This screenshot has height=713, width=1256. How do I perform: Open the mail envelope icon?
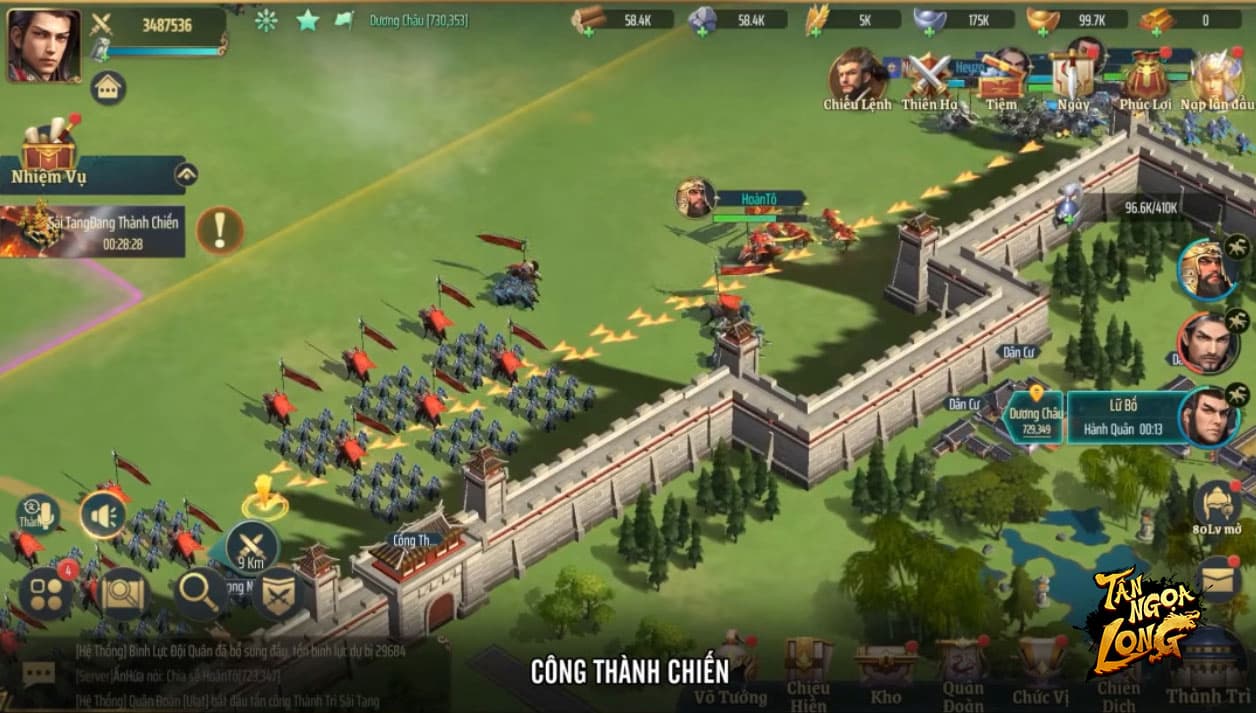[1219, 578]
